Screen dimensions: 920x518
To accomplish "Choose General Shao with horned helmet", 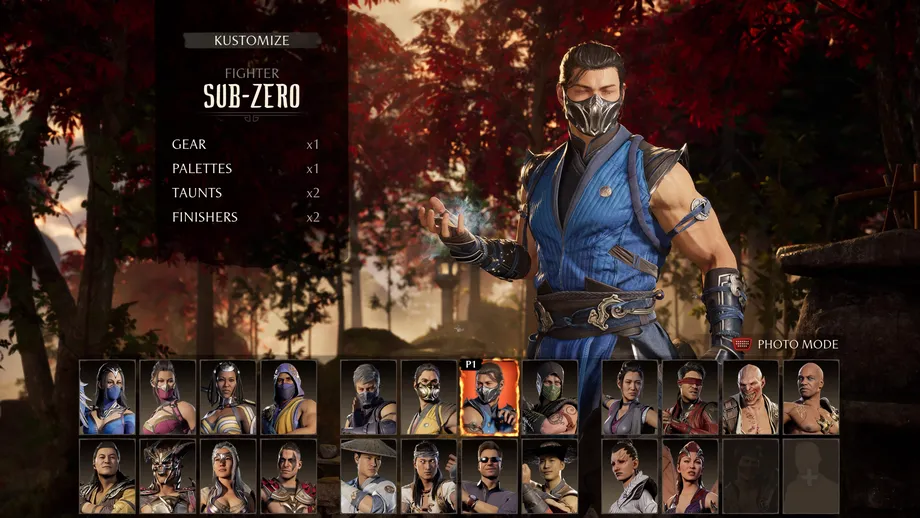I will (x=168, y=476).
